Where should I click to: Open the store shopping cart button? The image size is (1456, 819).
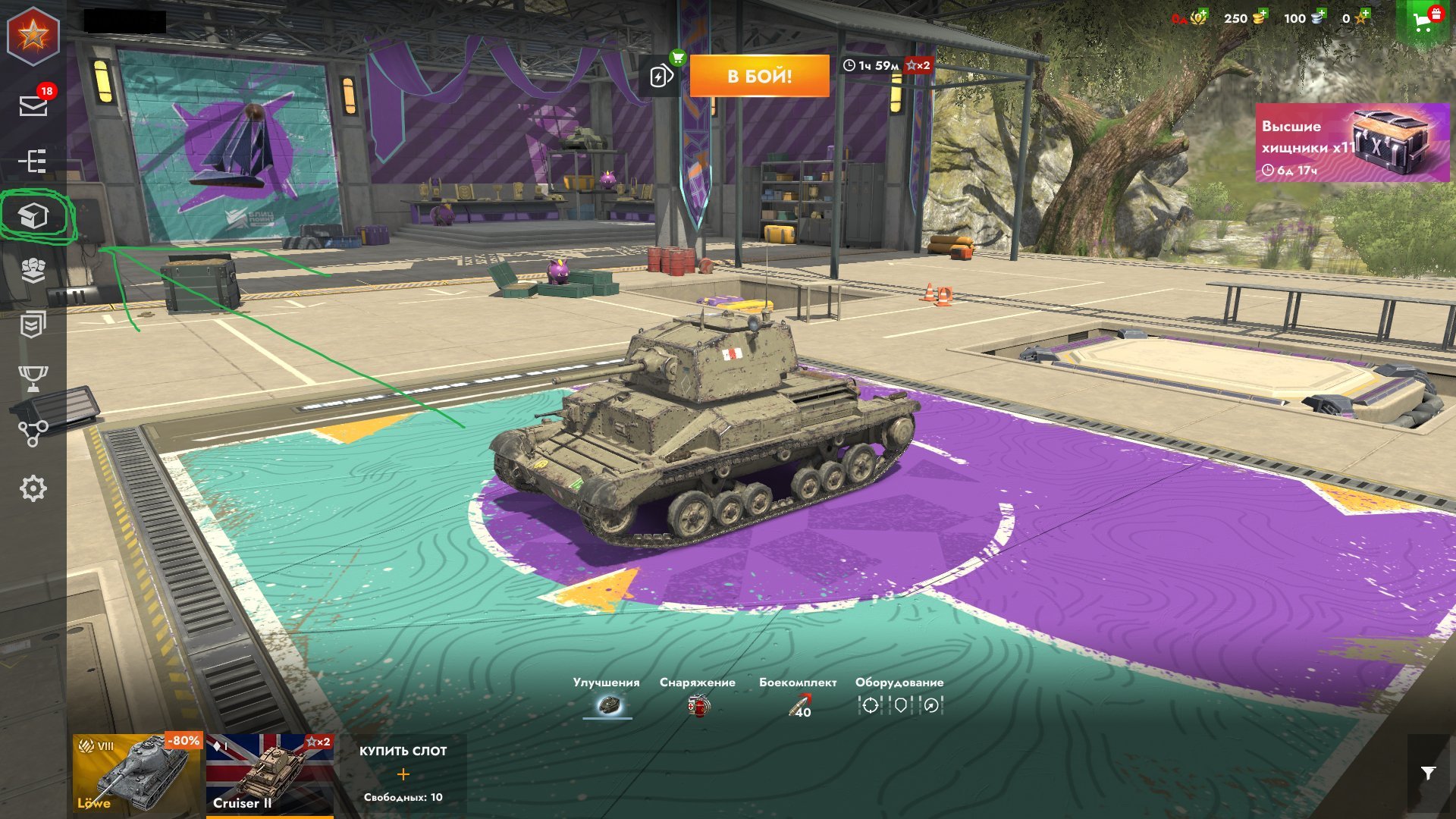click(x=1425, y=20)
